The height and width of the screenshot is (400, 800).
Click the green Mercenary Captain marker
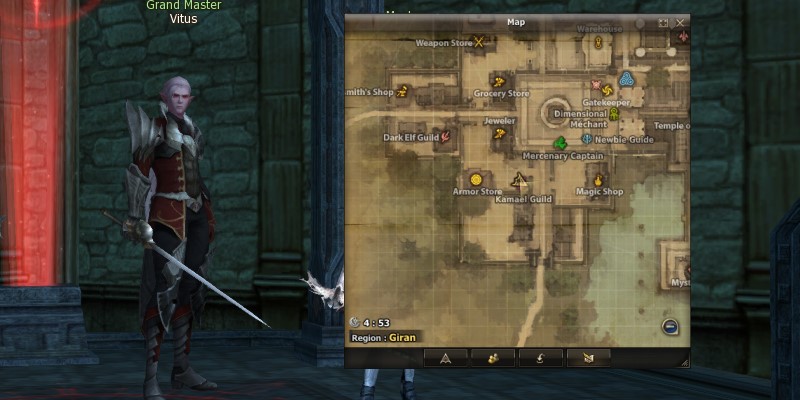[x=560, y=144]
